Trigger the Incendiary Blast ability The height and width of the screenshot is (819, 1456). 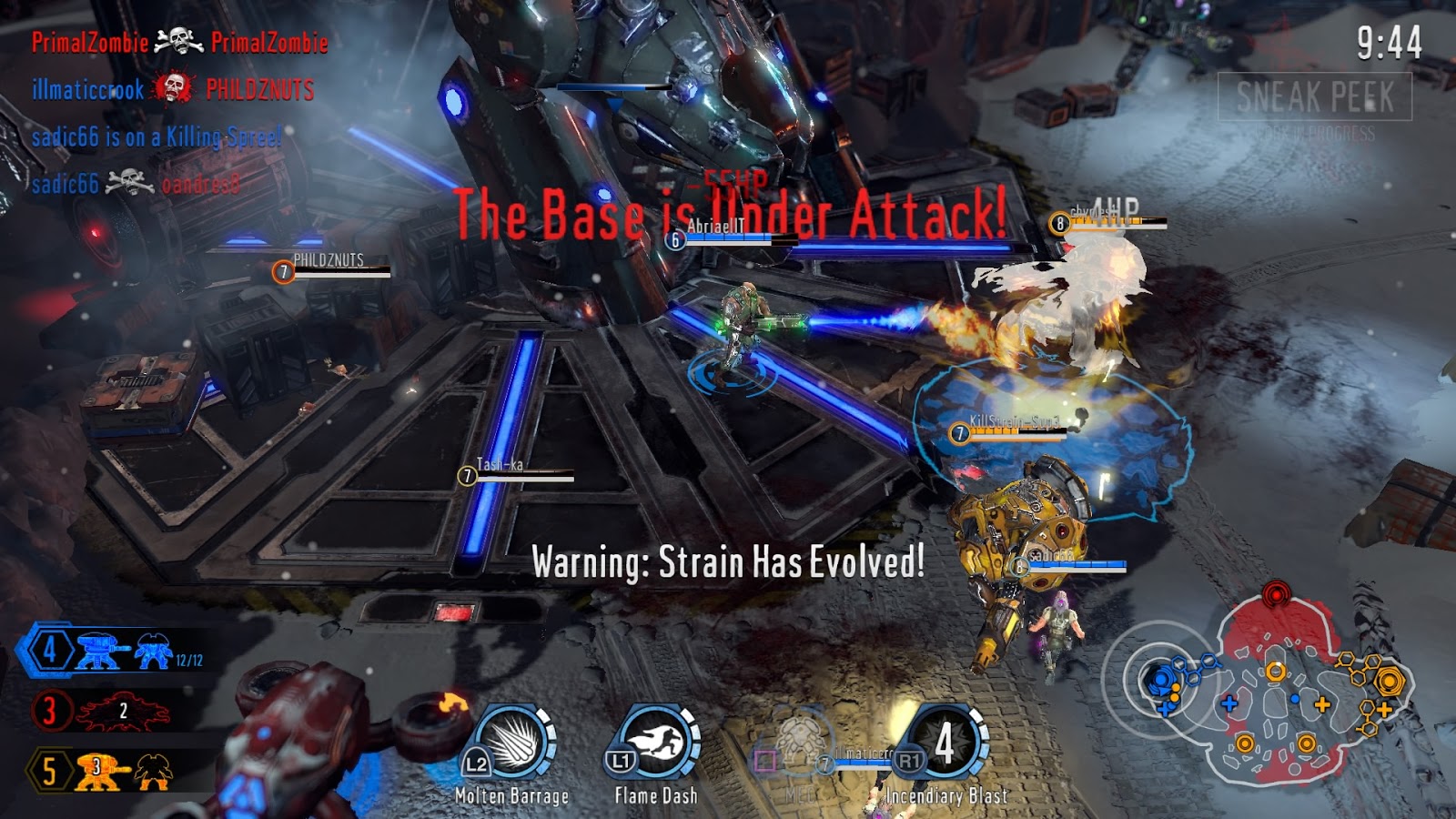[946, 742]
